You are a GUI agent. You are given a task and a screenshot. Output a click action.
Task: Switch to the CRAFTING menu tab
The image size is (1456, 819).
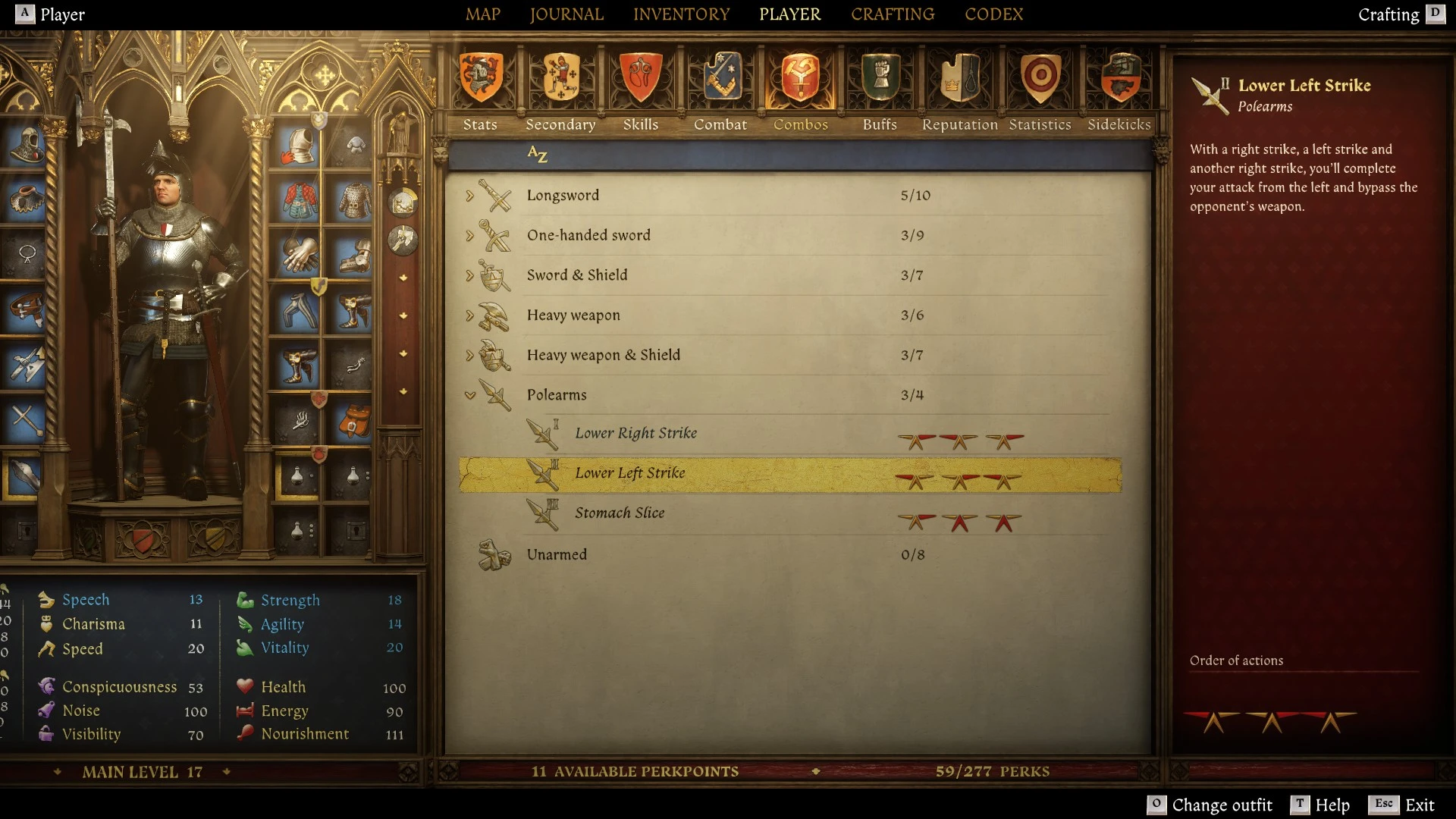coord(892,14)
